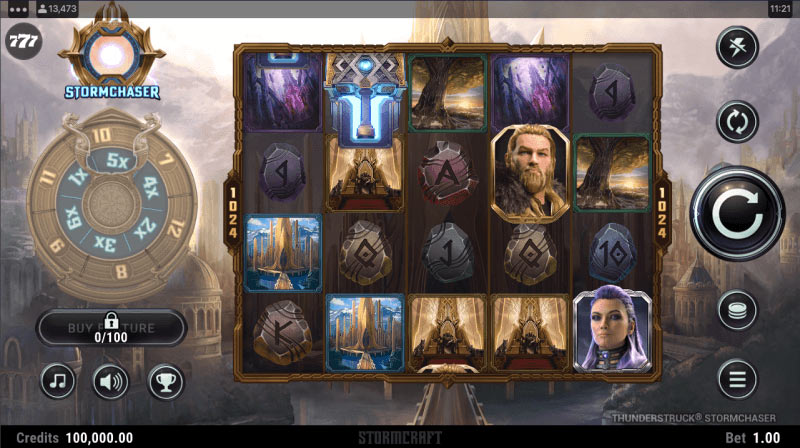Open the hamburger menu
Screen dimensions: 800x448
[x=738, y=379]
